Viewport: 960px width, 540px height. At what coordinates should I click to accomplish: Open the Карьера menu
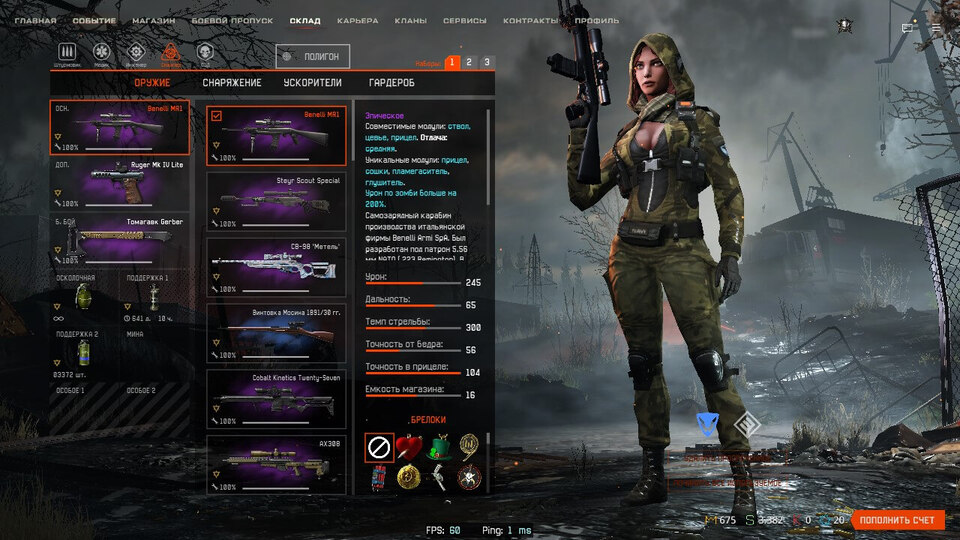pyautogui.click(x=357, y=20)
